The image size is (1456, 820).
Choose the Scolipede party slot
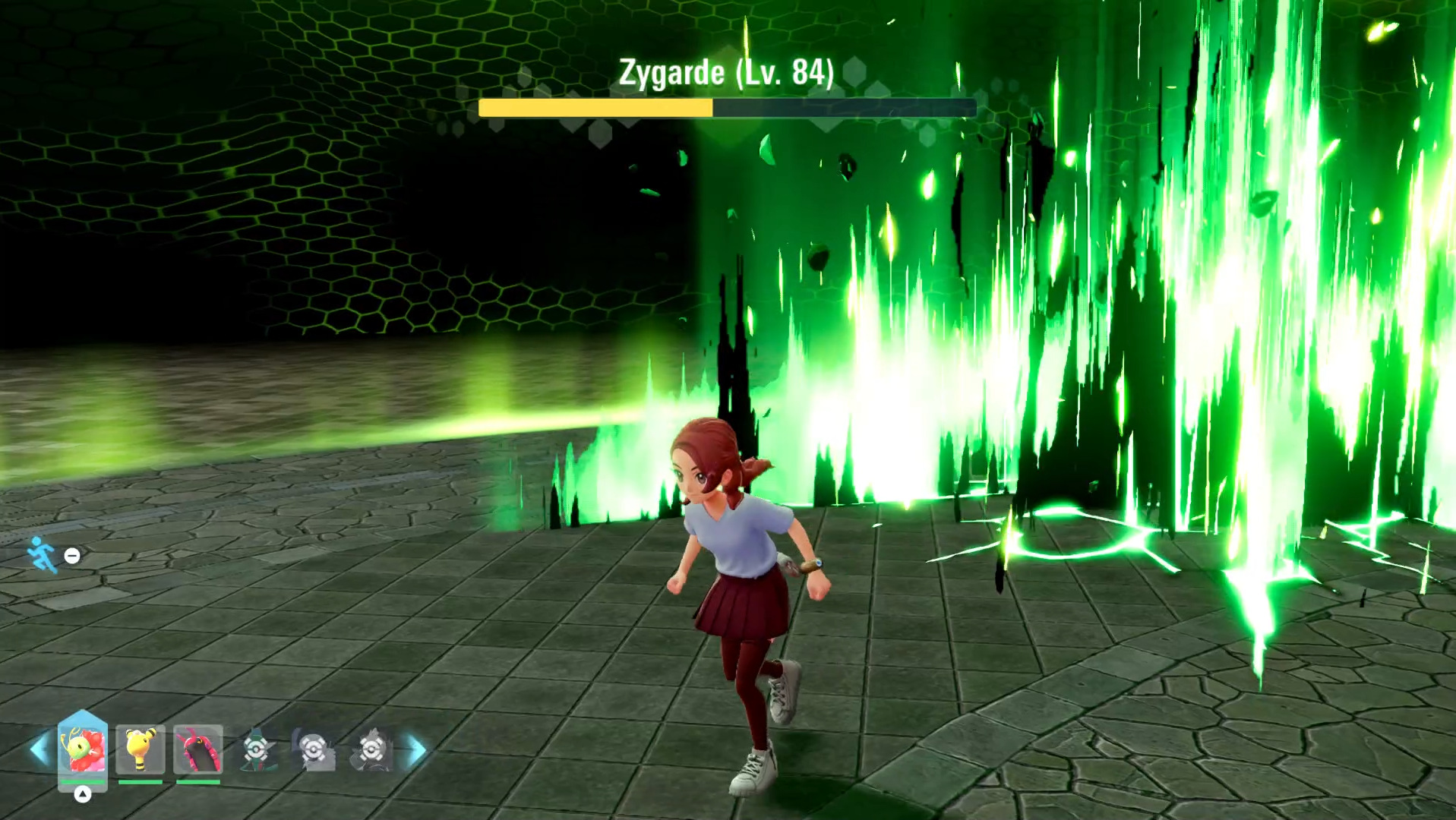[x=198, y=749]
